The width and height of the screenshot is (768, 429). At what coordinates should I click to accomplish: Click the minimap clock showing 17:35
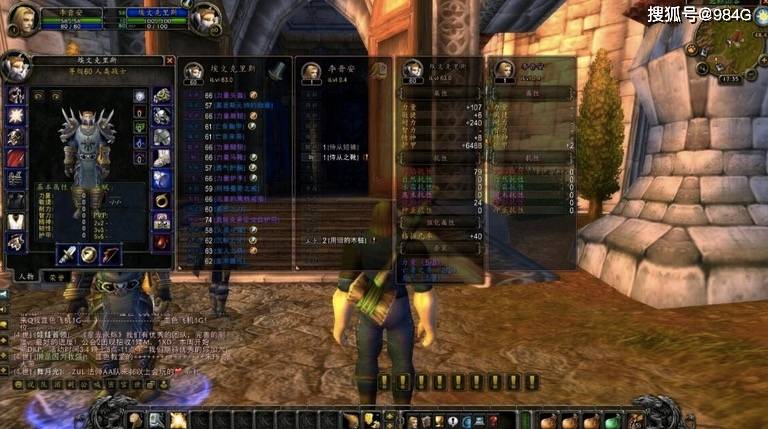coord(728,78)
